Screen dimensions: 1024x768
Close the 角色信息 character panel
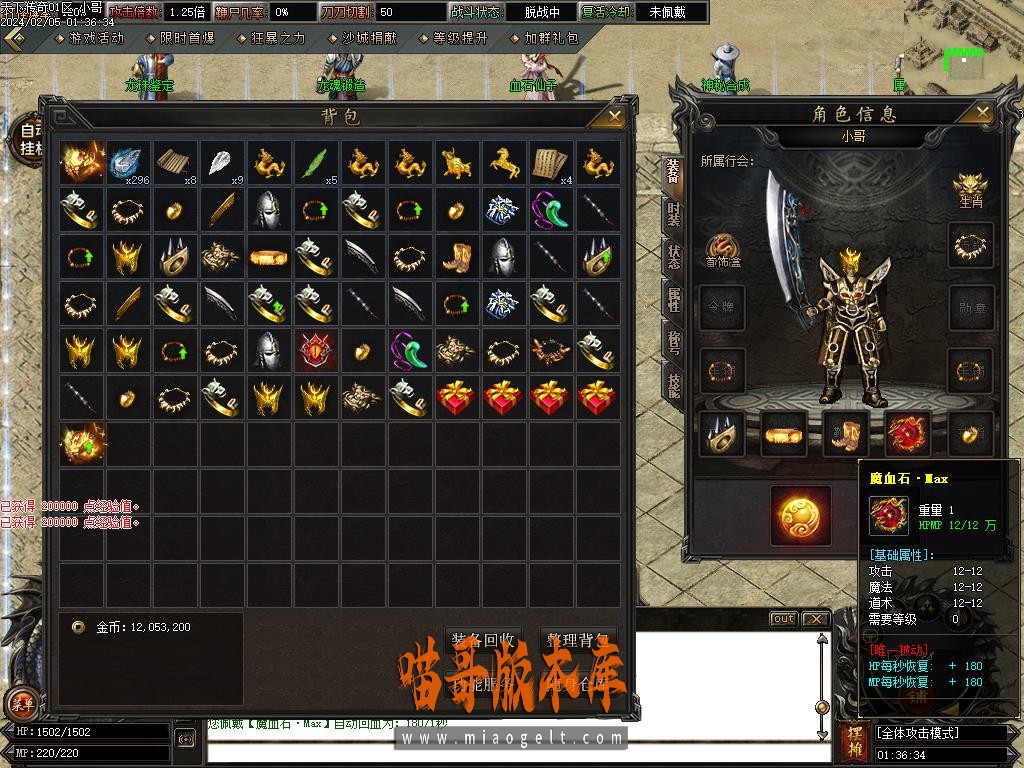pyautogui.click(x=983, y=113)
